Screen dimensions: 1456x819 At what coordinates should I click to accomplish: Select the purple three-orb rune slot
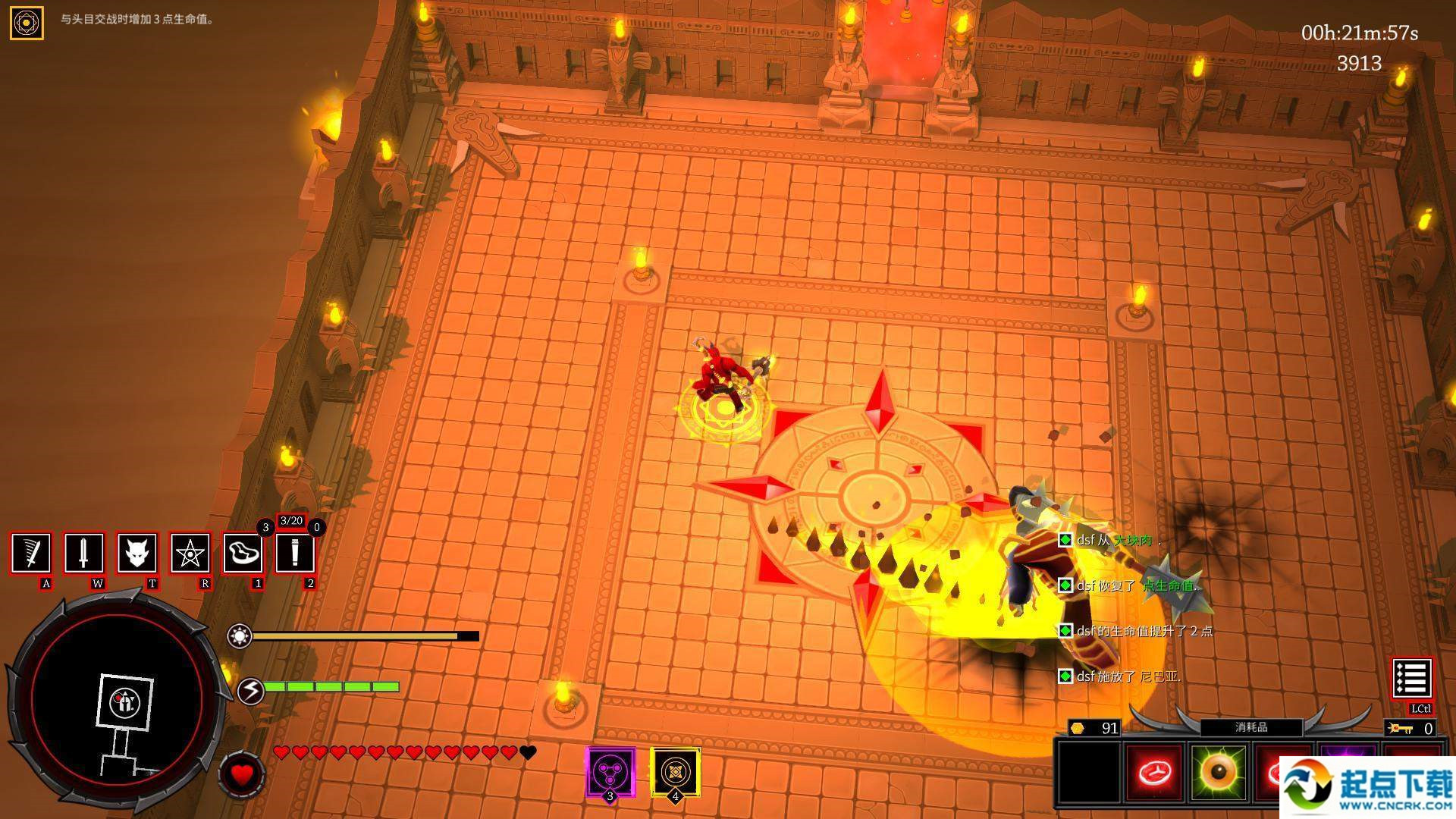610,772
